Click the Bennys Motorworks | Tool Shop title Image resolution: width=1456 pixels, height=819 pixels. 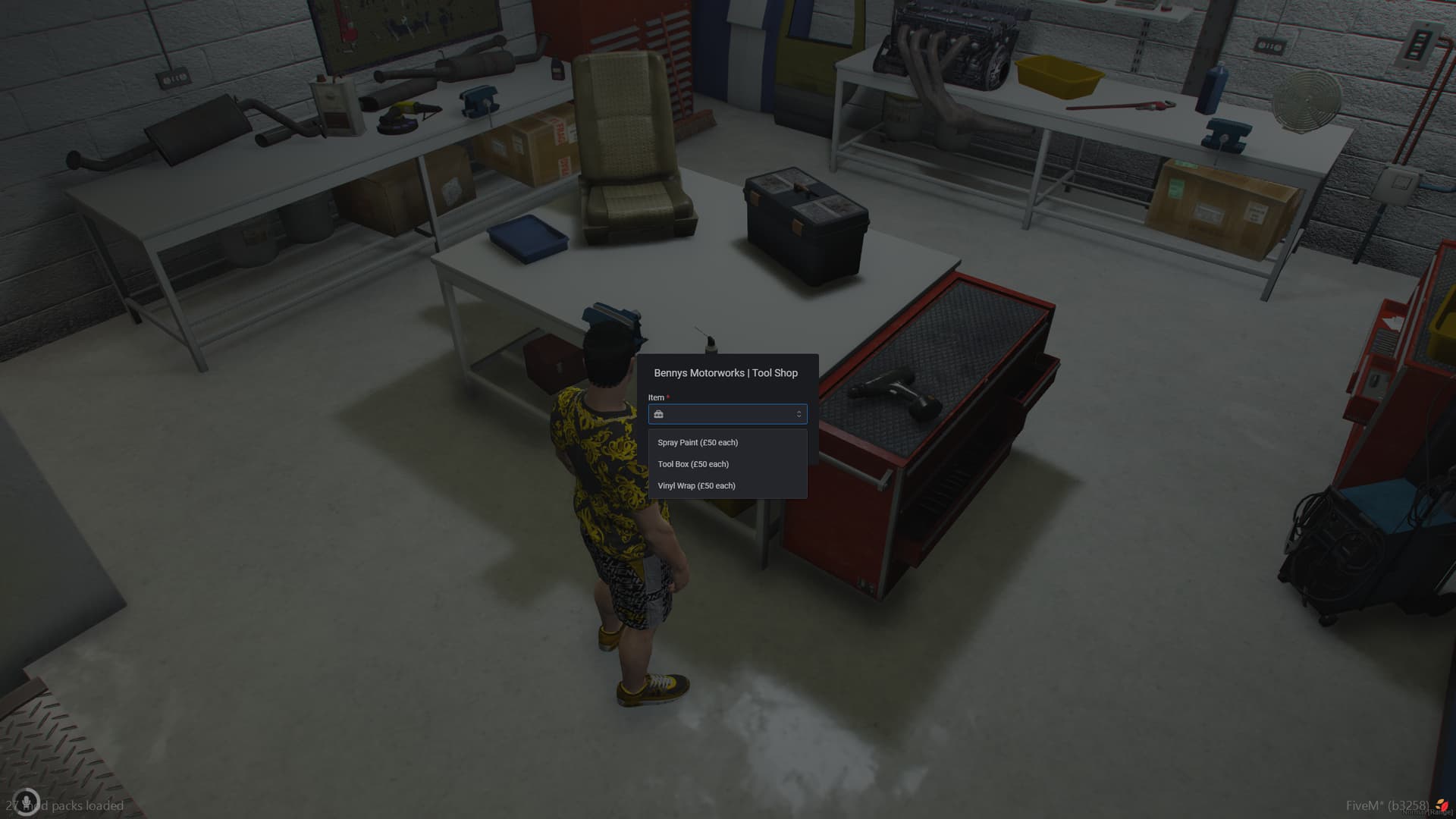point(726,373)
